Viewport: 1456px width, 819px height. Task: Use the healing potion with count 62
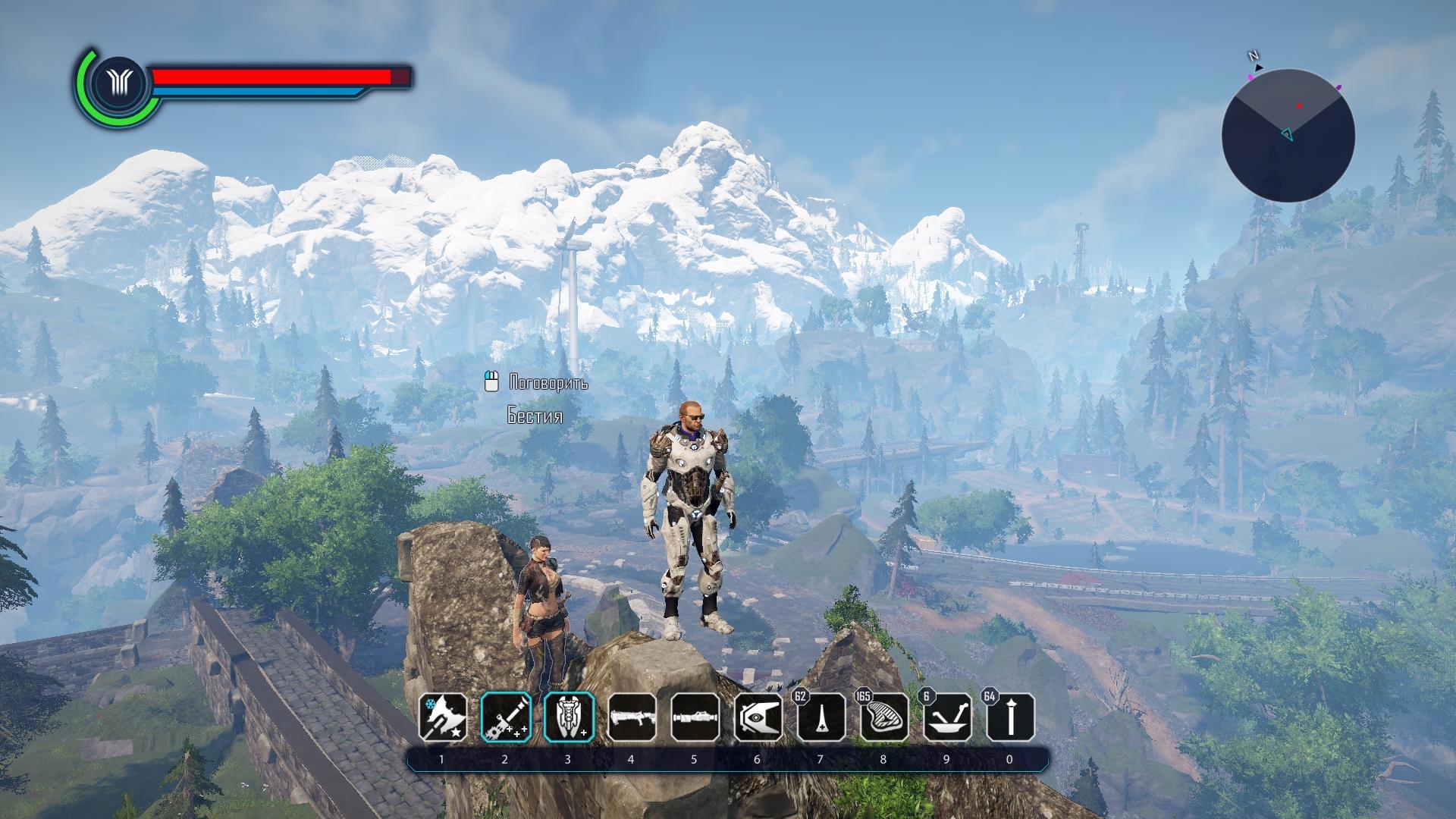coord(821,717)
